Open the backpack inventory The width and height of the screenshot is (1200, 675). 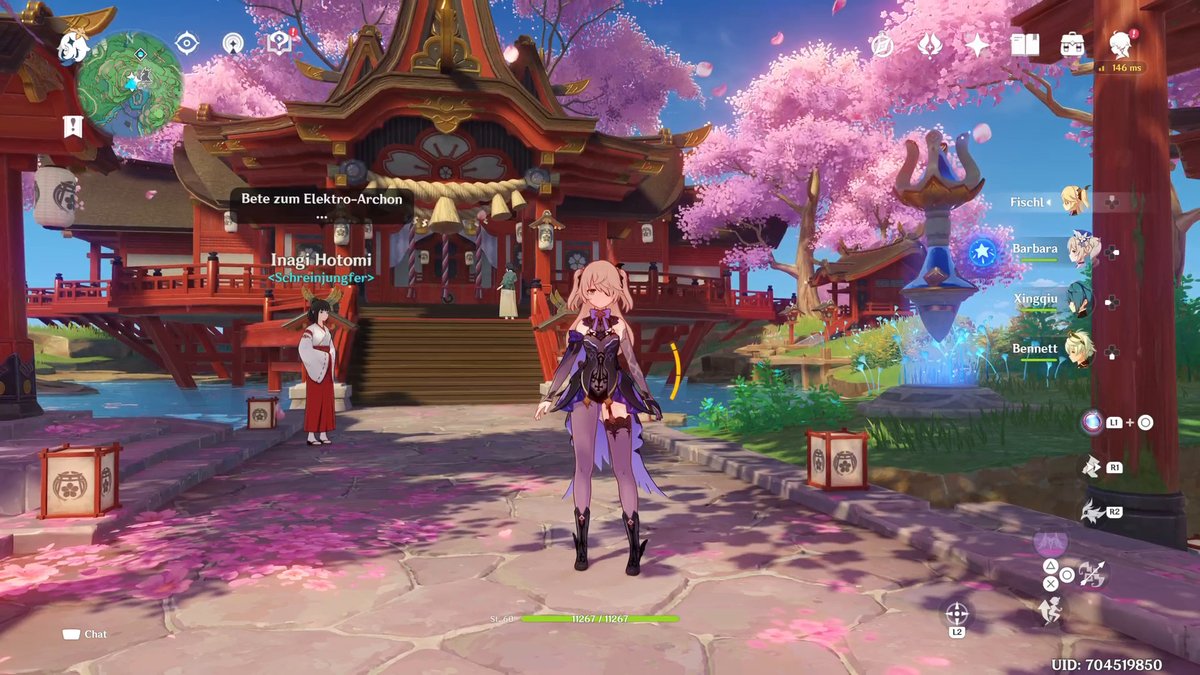pos(1073,45)
